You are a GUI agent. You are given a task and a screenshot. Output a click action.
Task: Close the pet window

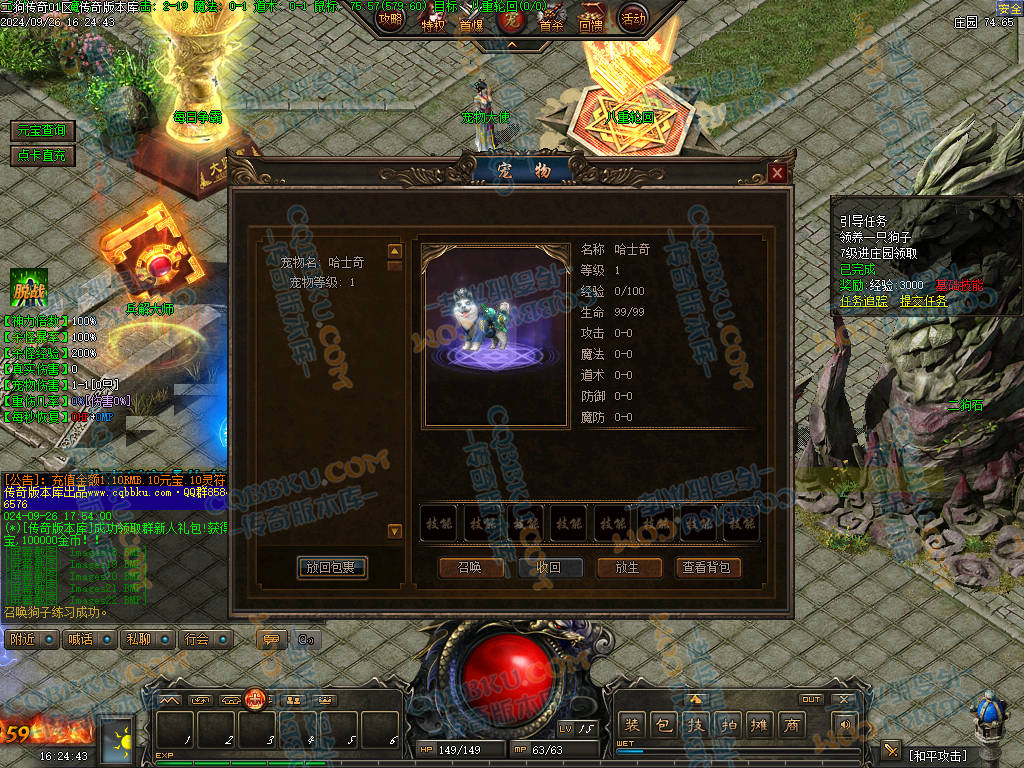(778, 174)
